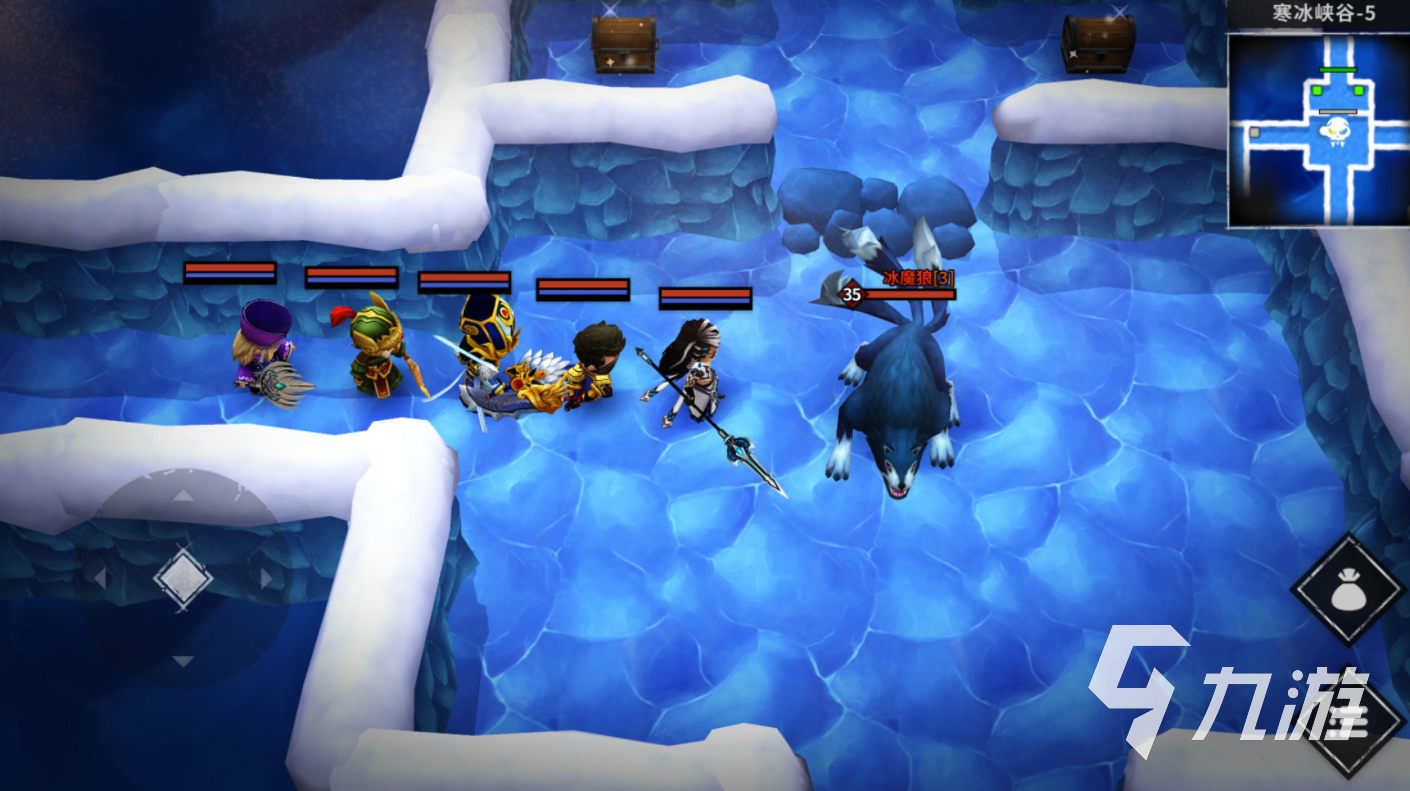Click the joystick's center diamond knob
The width and height of the screenshot is (1410, 791).
(x=183, y=578)
